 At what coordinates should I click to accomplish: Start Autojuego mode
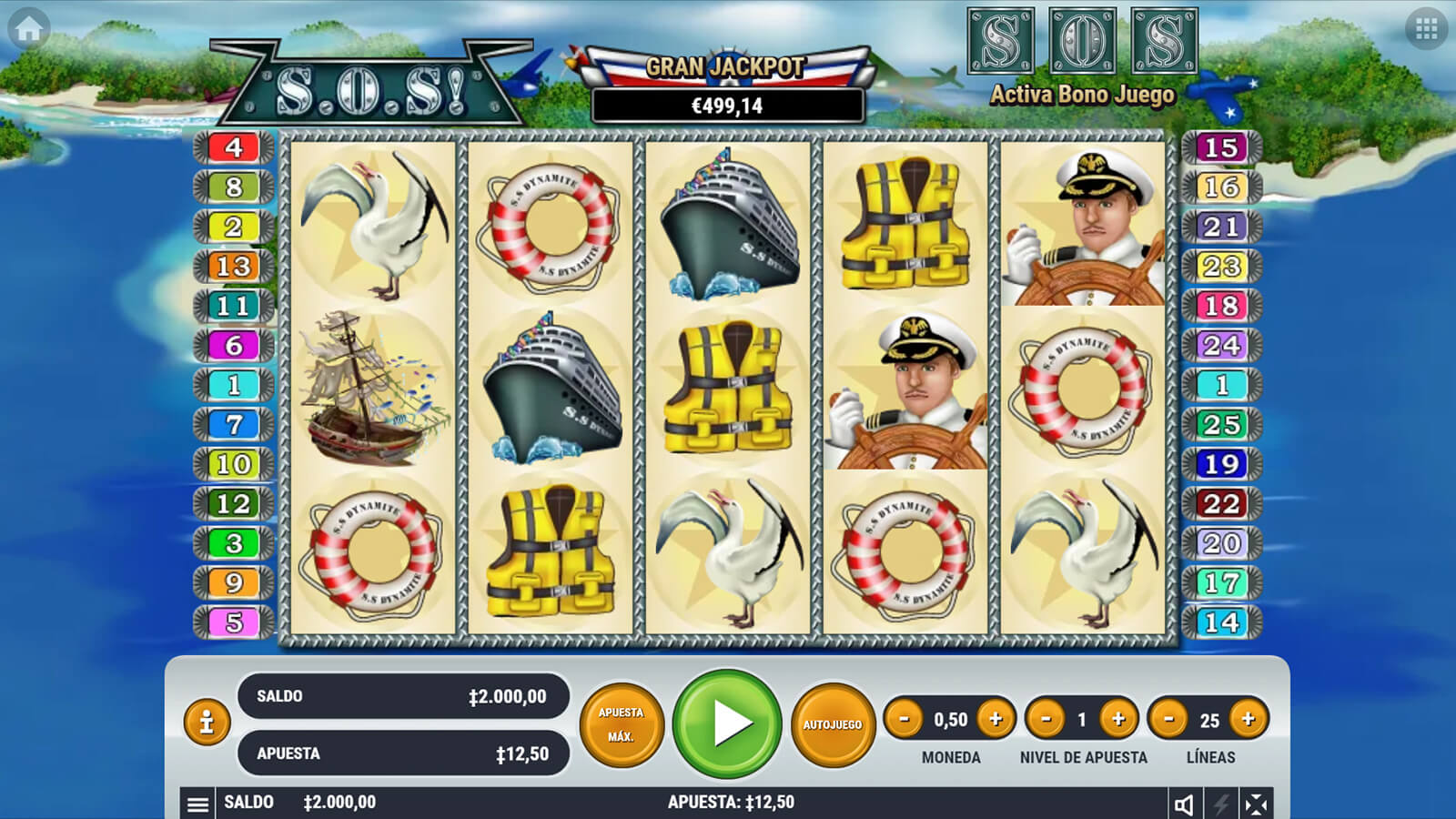pos(833,724)
